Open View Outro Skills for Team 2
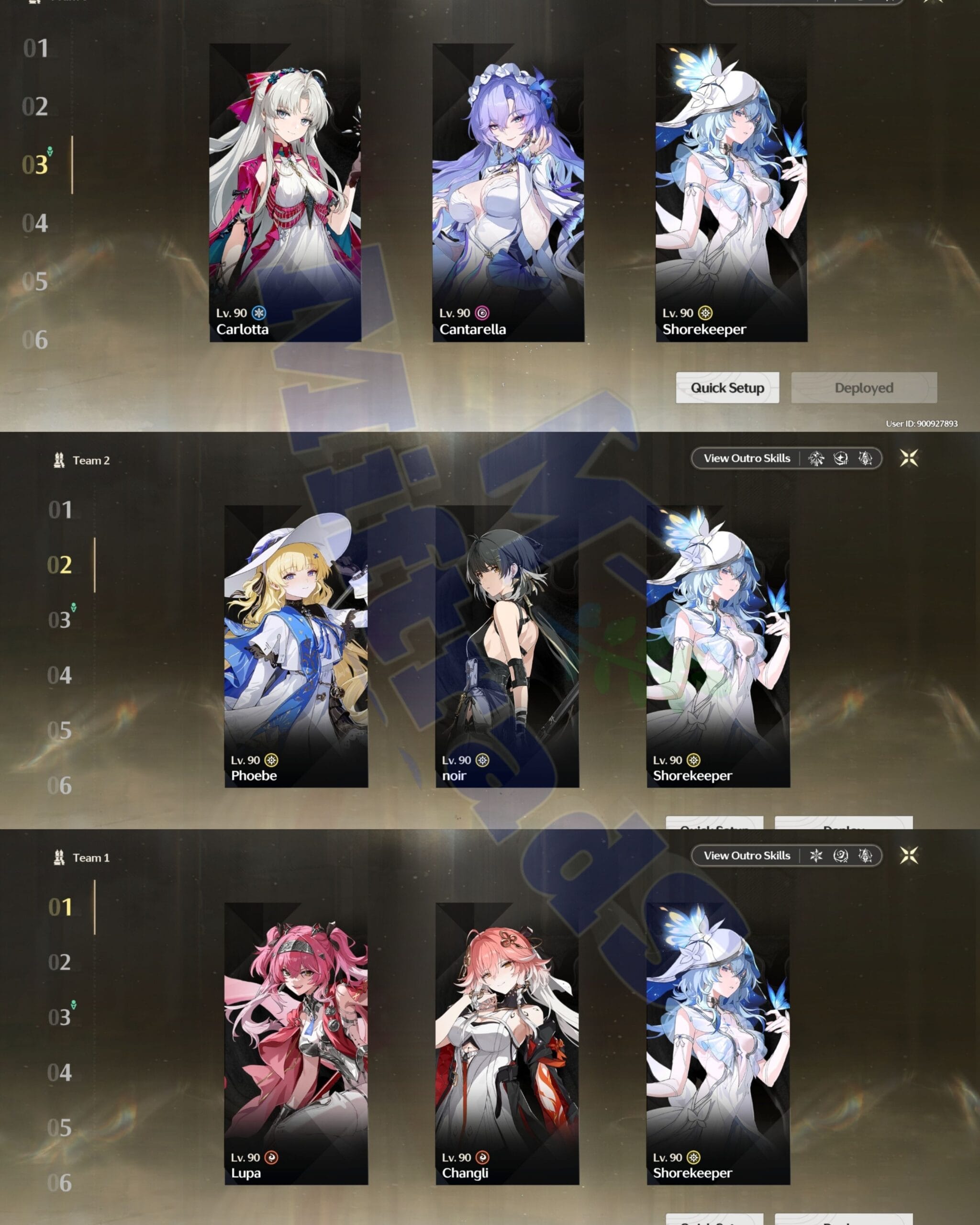 tap(747, 458)
